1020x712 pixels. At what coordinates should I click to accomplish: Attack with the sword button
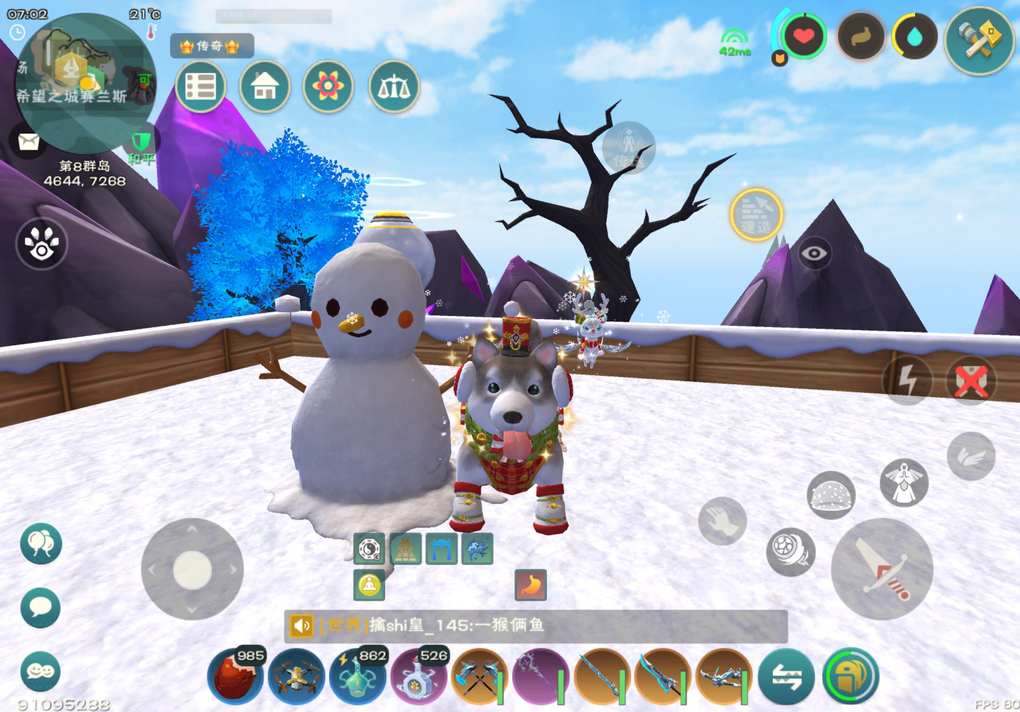click(881, 568)
